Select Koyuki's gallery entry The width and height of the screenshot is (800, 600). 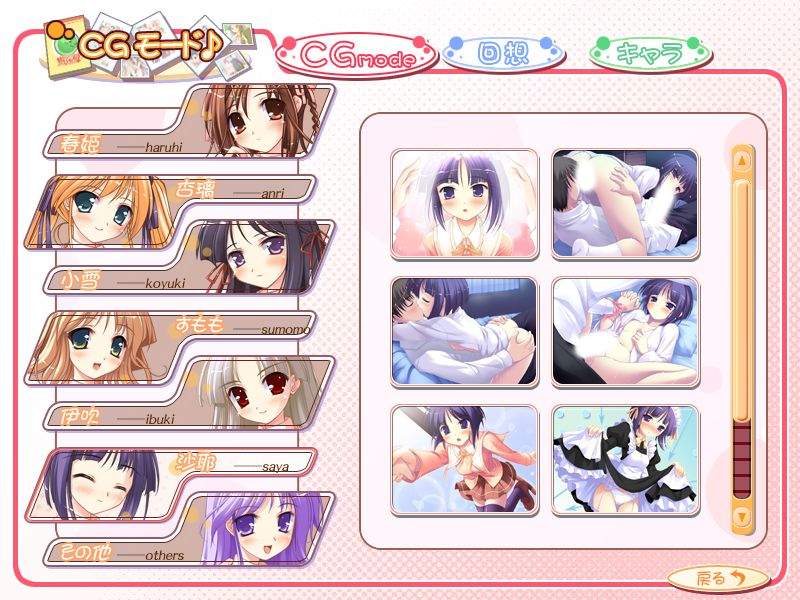coord(190,258)
